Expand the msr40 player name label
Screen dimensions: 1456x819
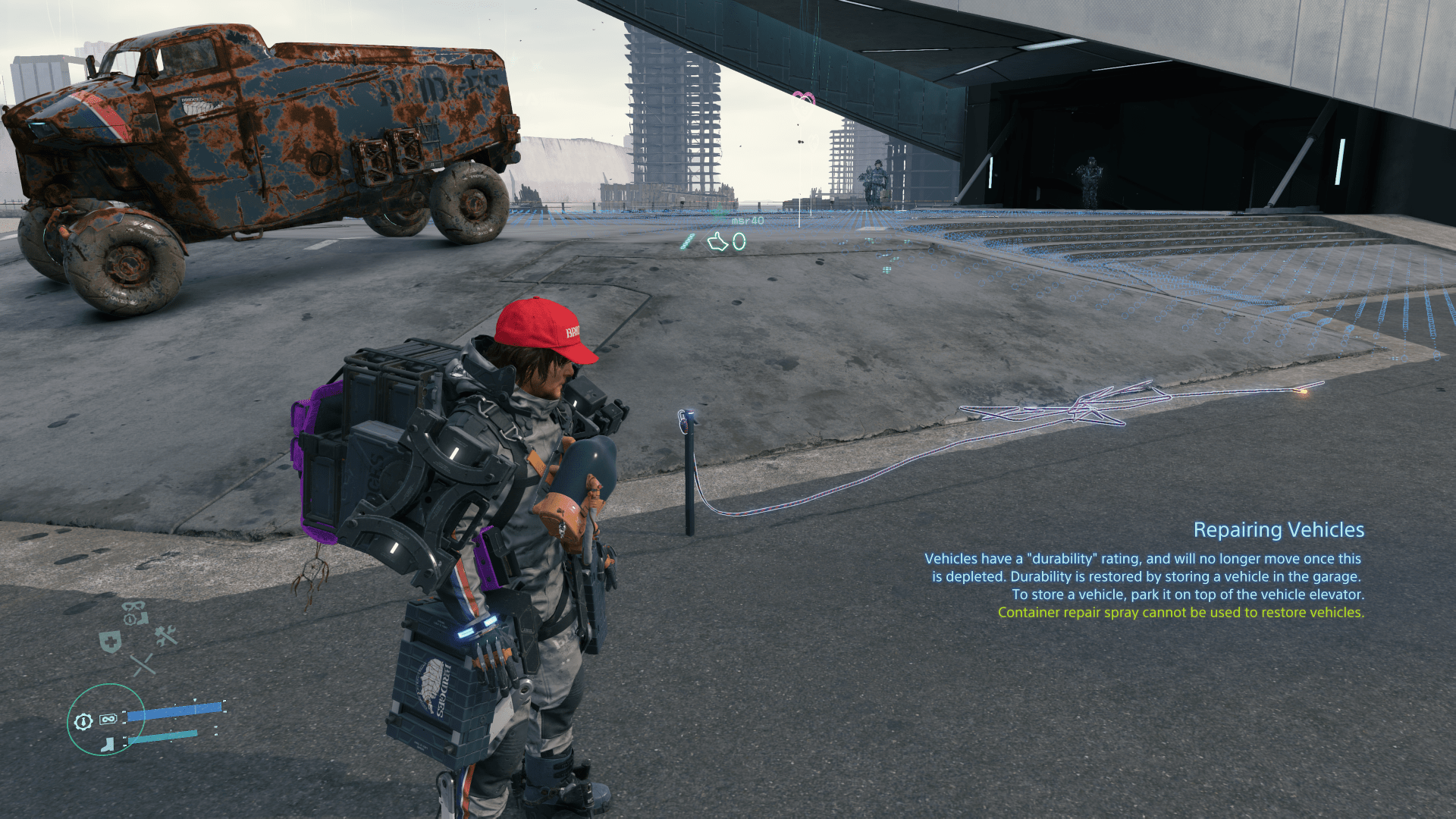[x=747, y=221]
